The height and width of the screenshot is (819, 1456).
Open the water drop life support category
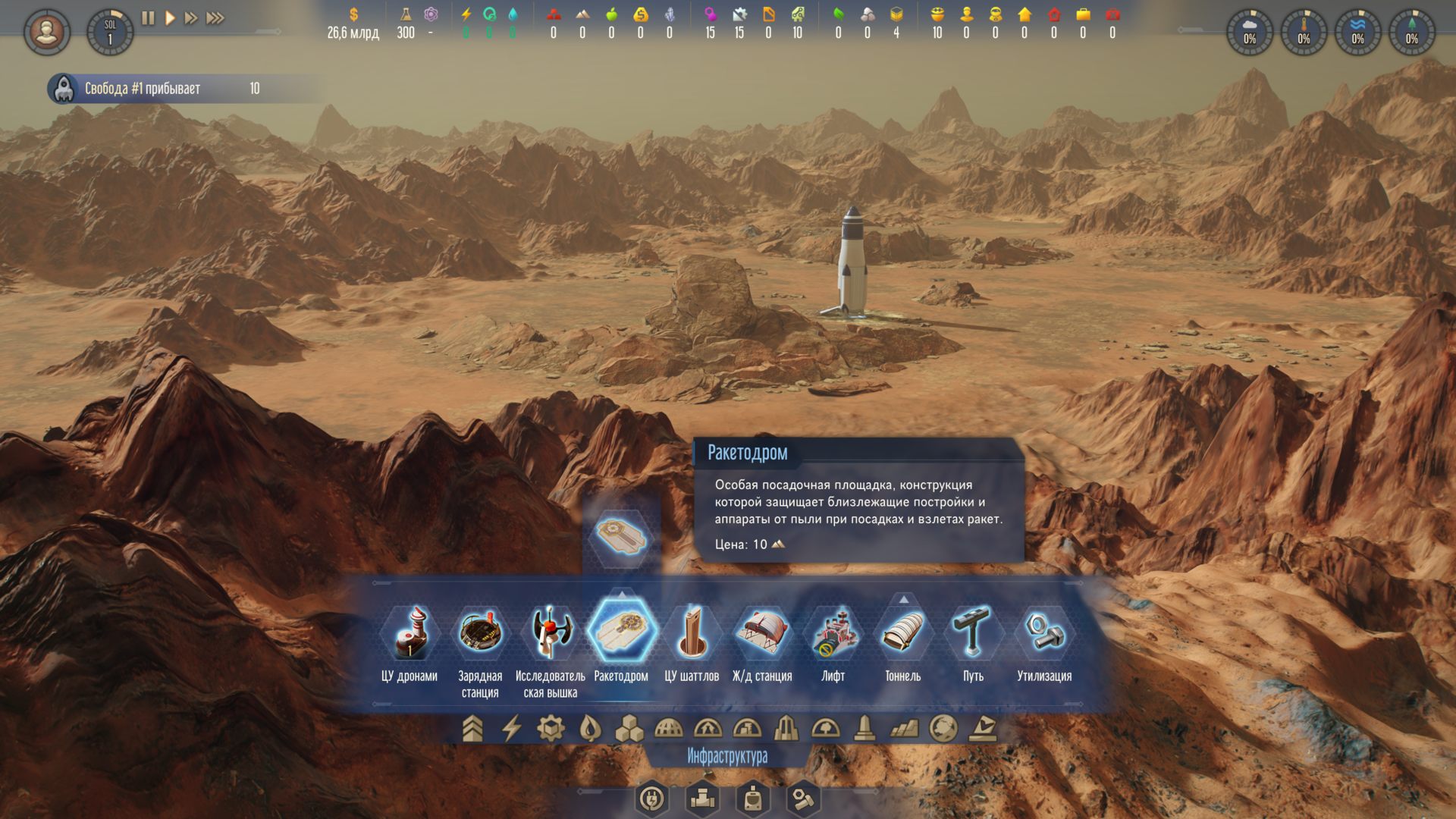(589, 729)
